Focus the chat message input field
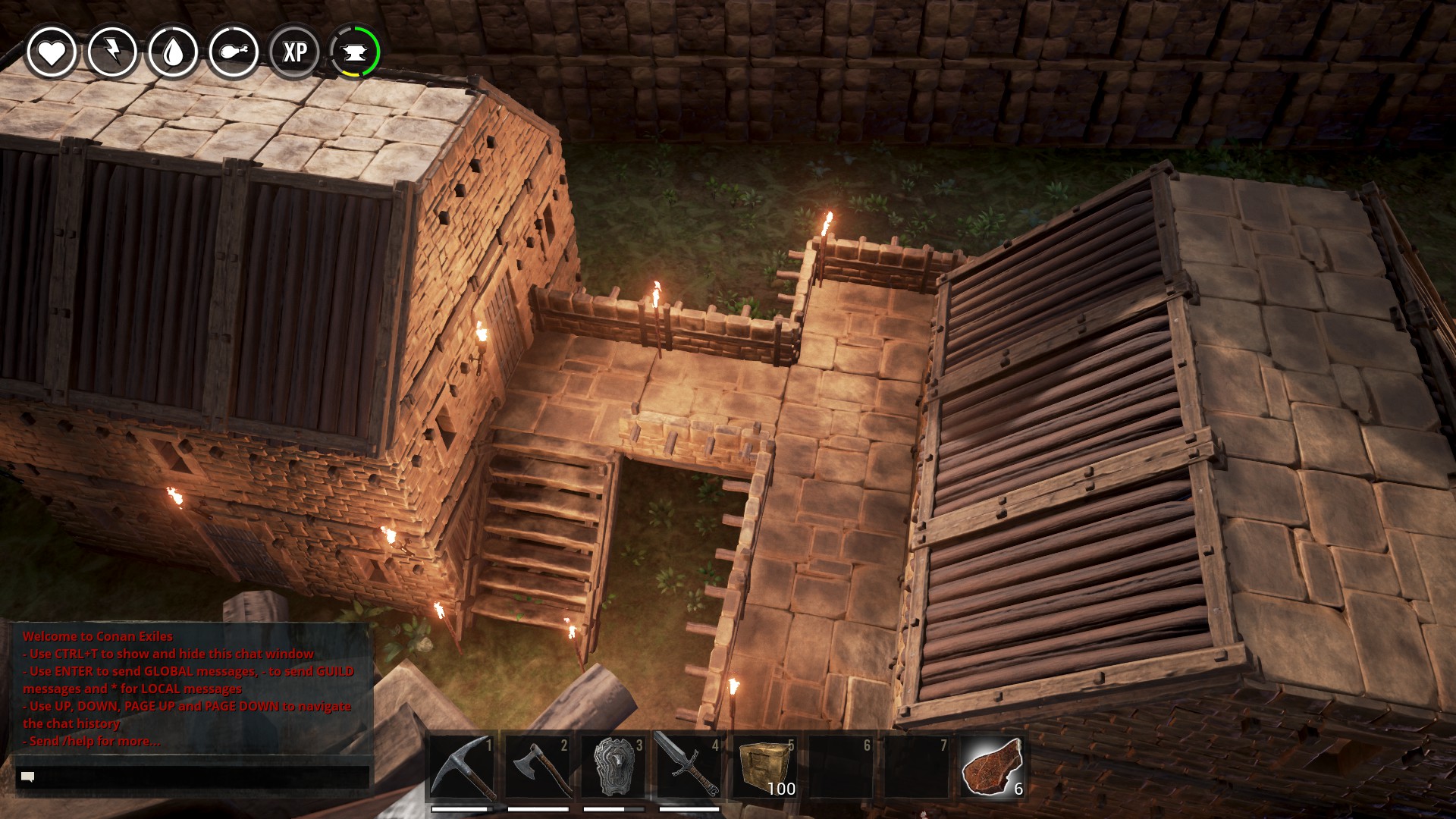 pyautogui.click(x=193, y=777)
